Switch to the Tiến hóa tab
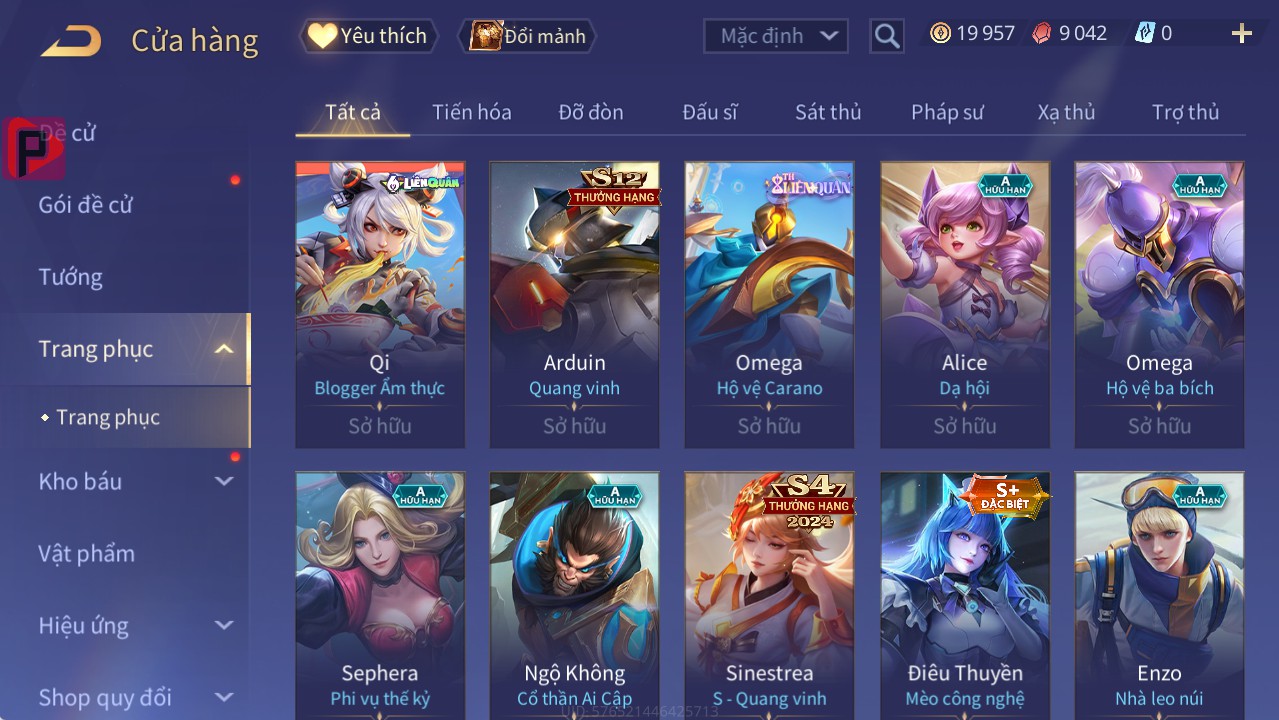The height and width of the screenshot is (720, 1279). click(x=471, y=112)
